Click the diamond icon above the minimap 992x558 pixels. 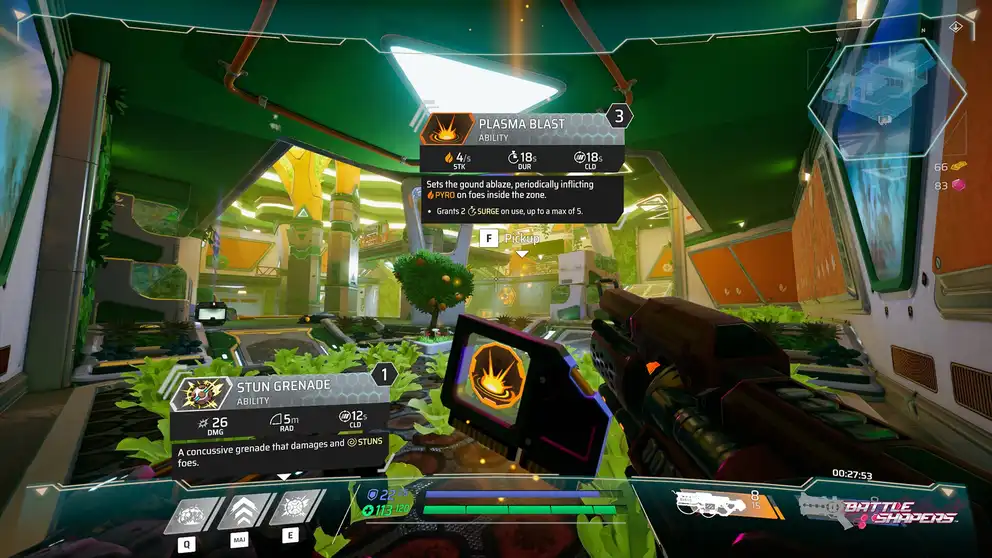[x=956, y=26]
